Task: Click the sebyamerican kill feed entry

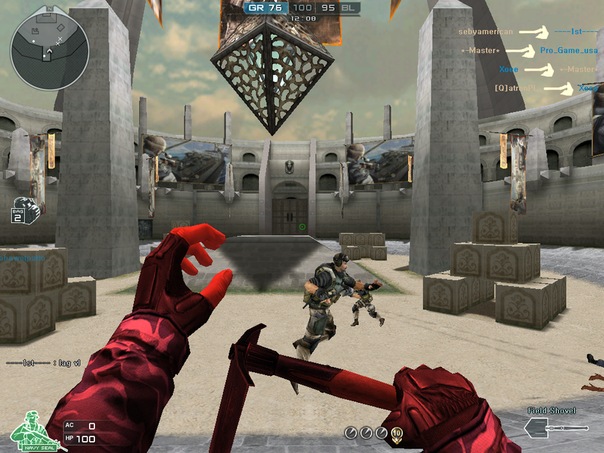Action: coord(490,32)
